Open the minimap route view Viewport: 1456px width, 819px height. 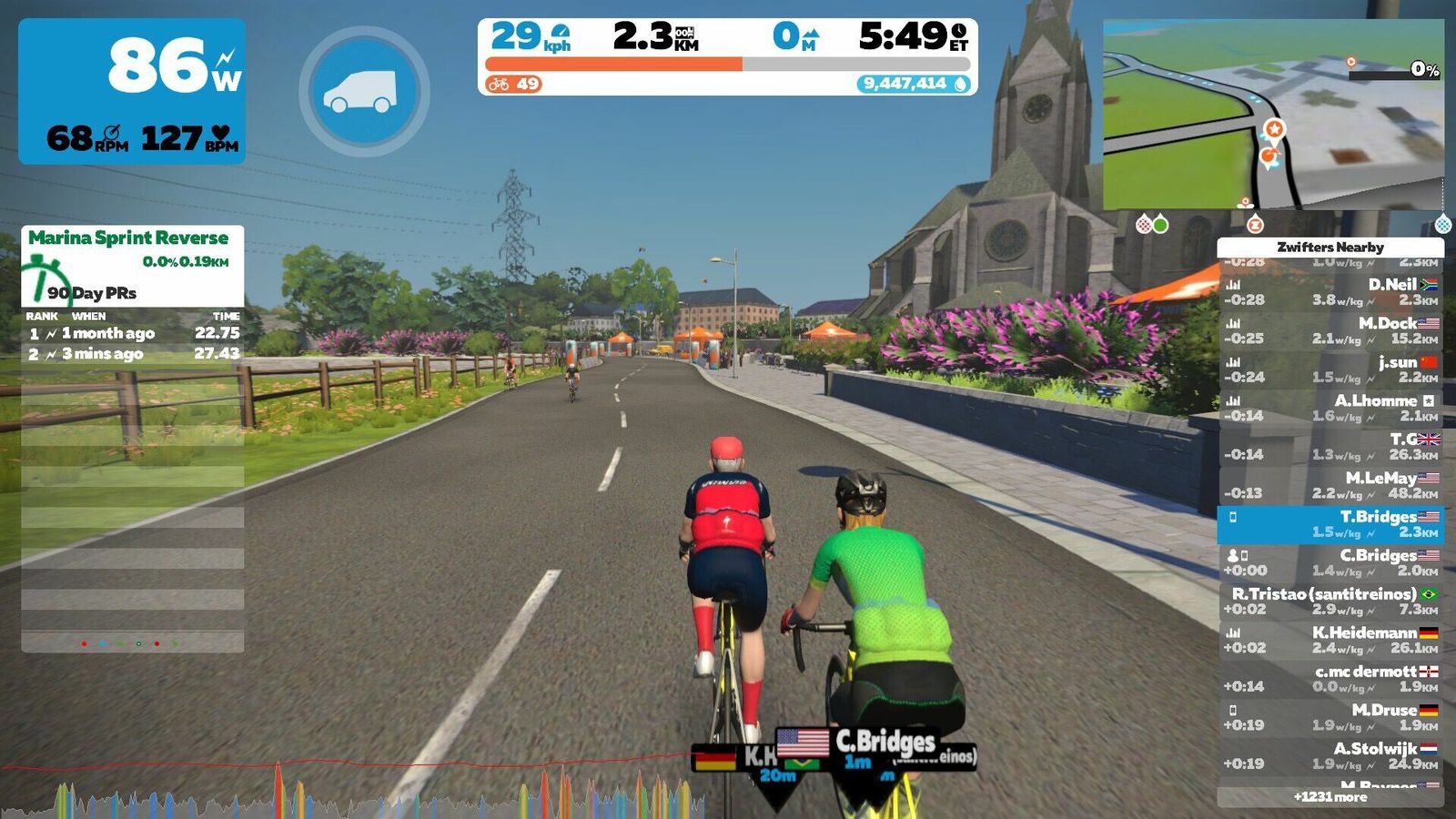1273,115
